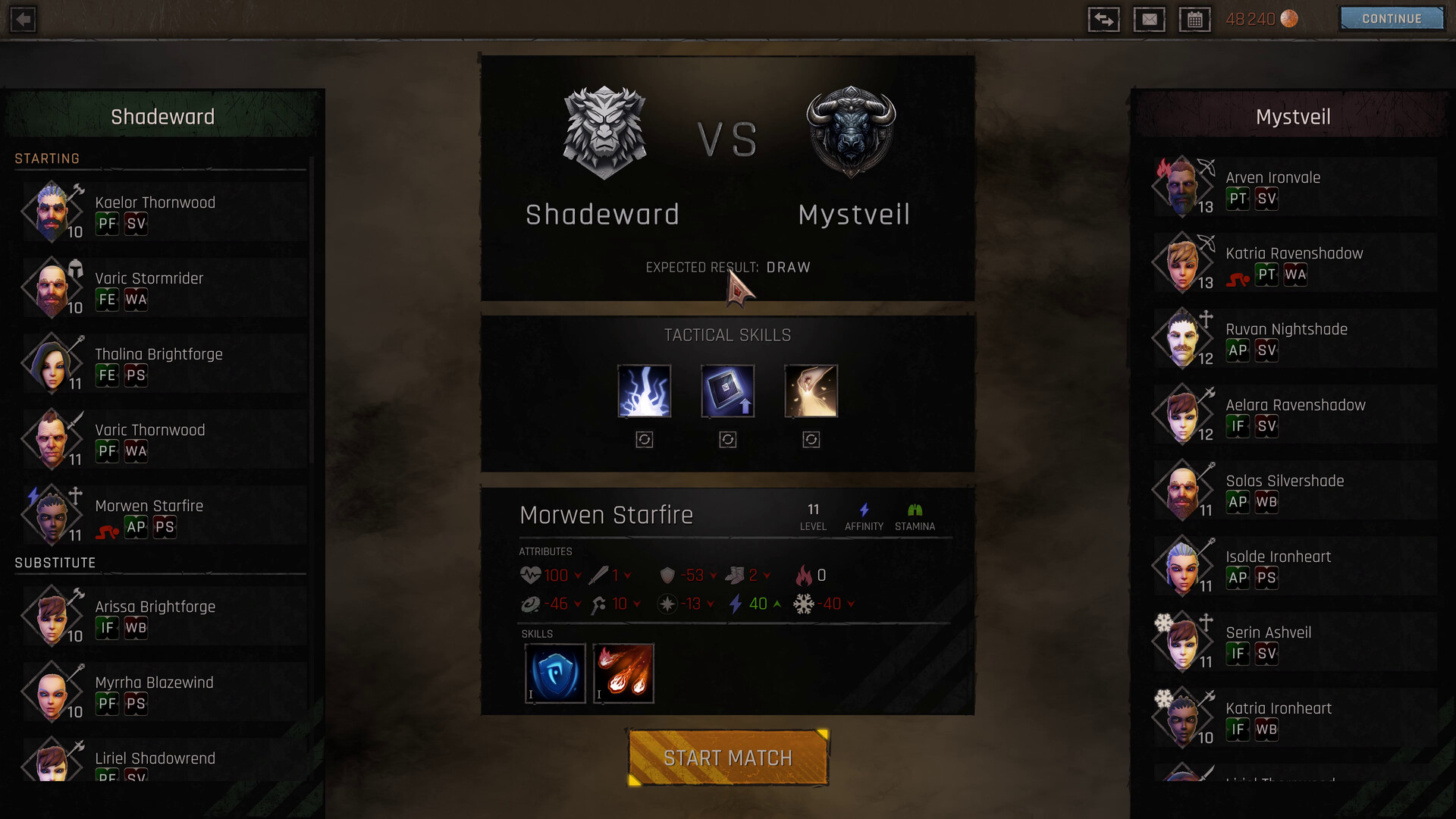Screen dimensions: 1456x819
Task: Click the reroll icon below the lightning skill
Action: [644, 440]
